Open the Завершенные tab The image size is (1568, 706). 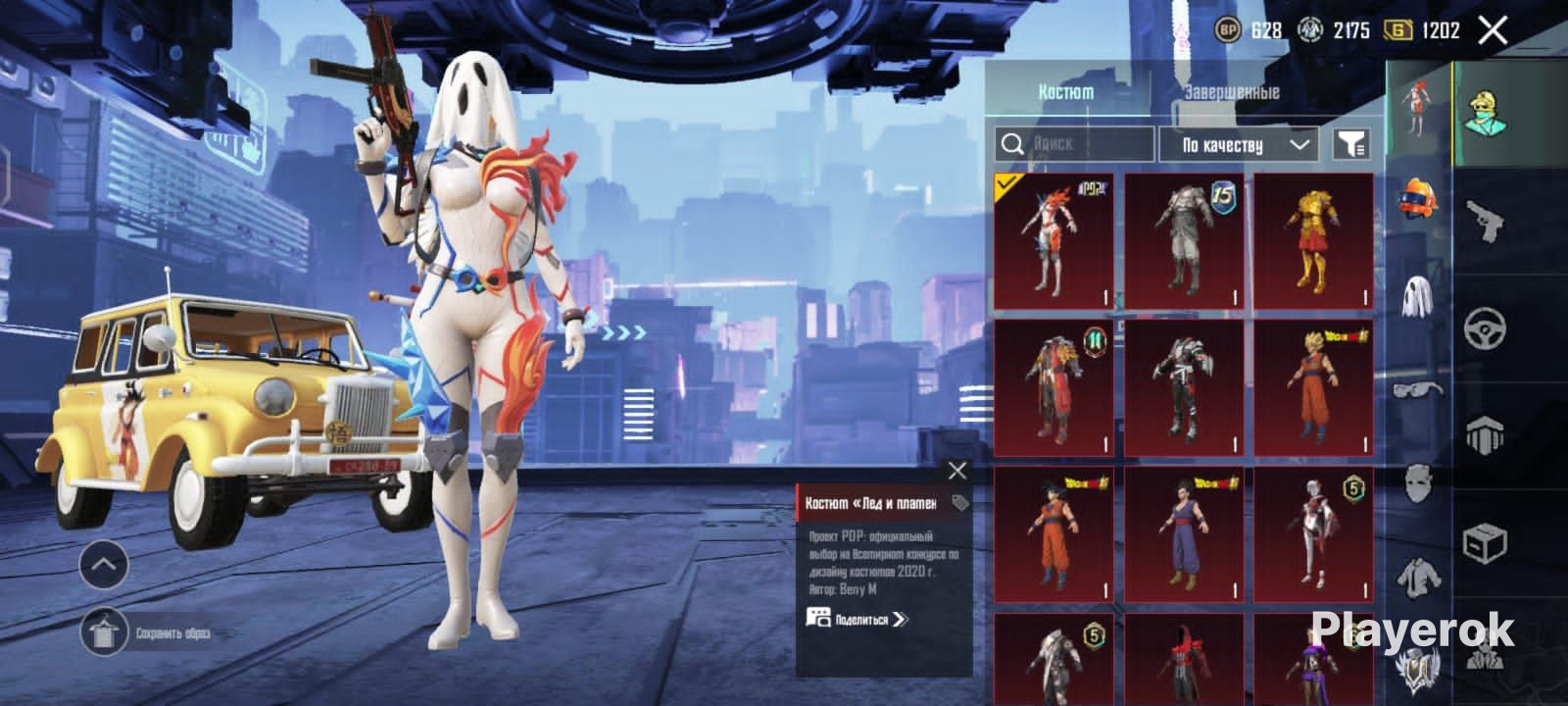pos(1231,92)
